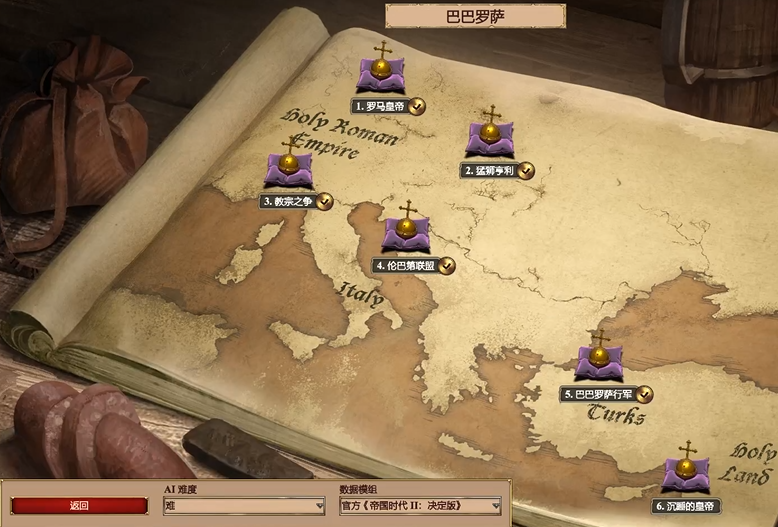Open the AI 难度 difficulty dropdown
This screenshot has width=778, height=527.
point(244,506)
